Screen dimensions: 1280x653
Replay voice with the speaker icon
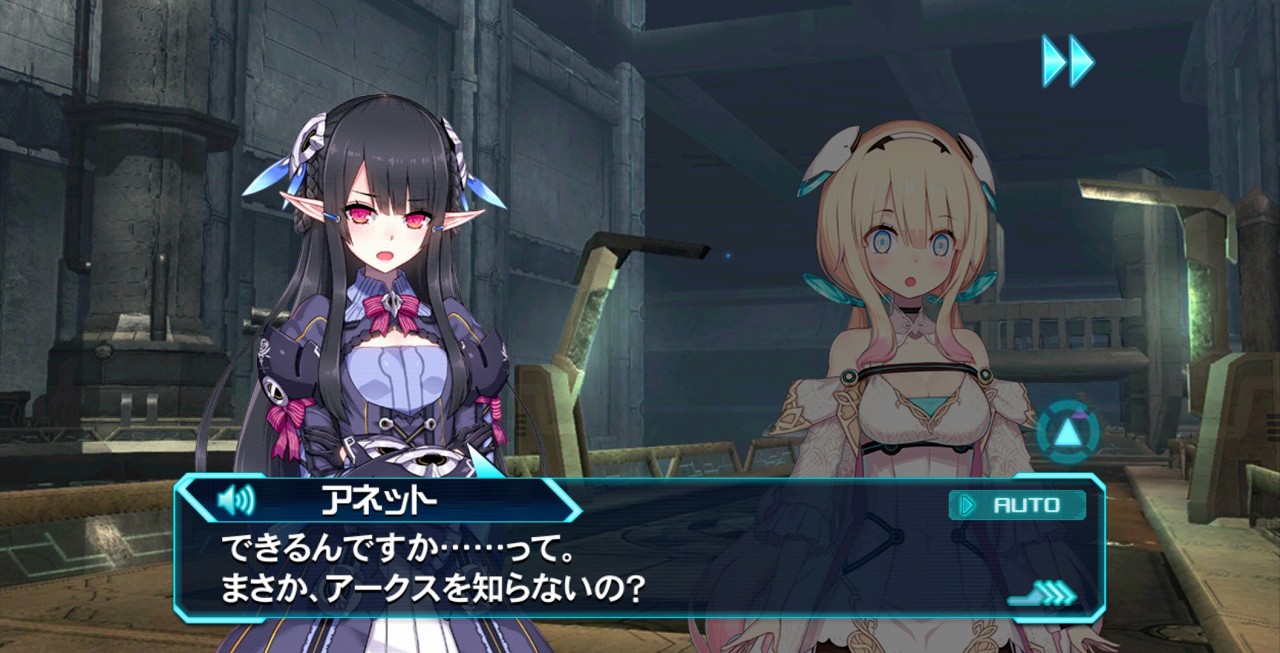point(236,500)
